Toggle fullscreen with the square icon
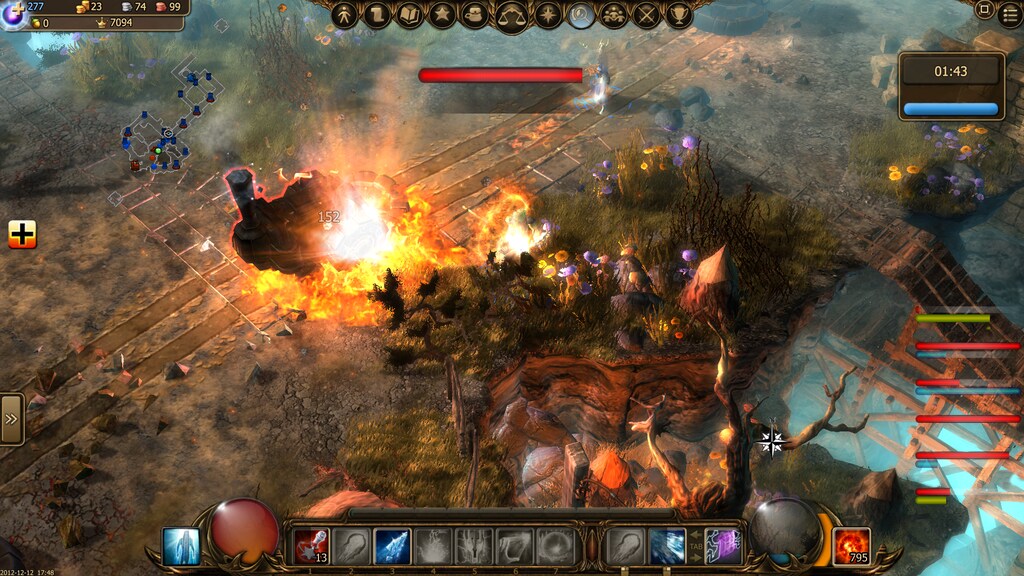This screenshot has width=1024, height=576. tap(984, 9)
